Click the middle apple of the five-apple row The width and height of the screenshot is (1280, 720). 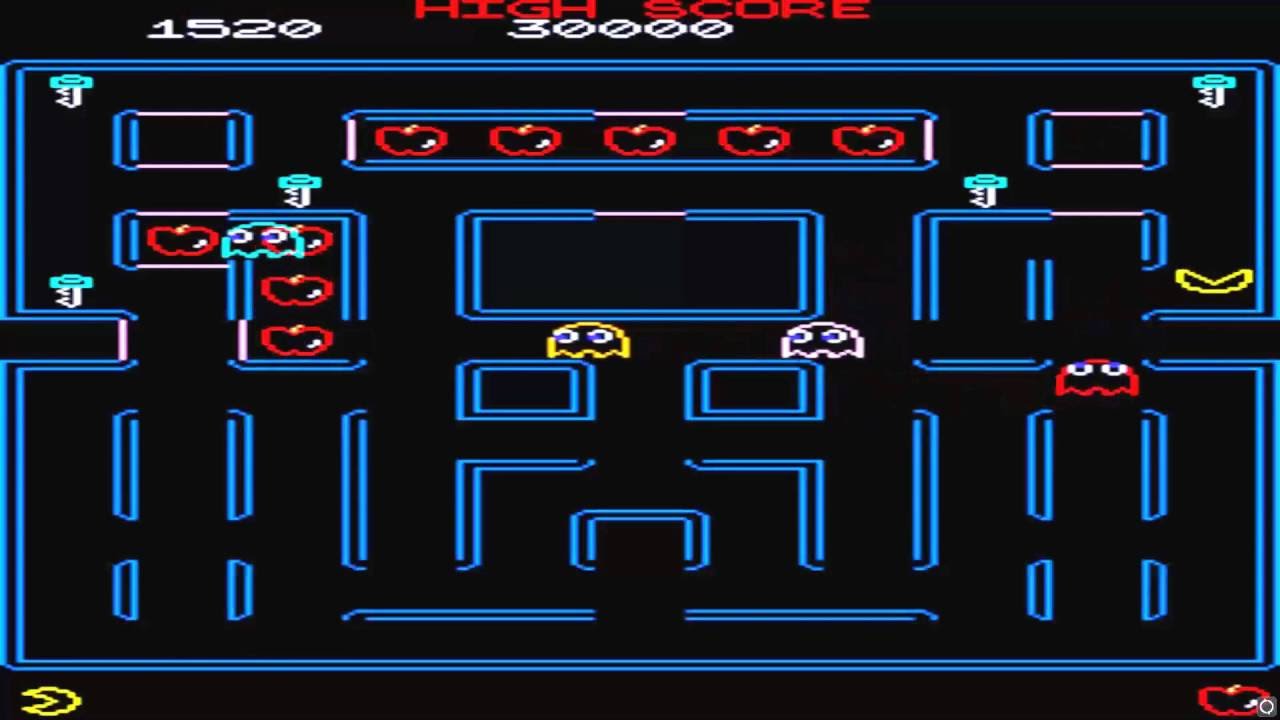pyautogui.click(x=638, y=140)
